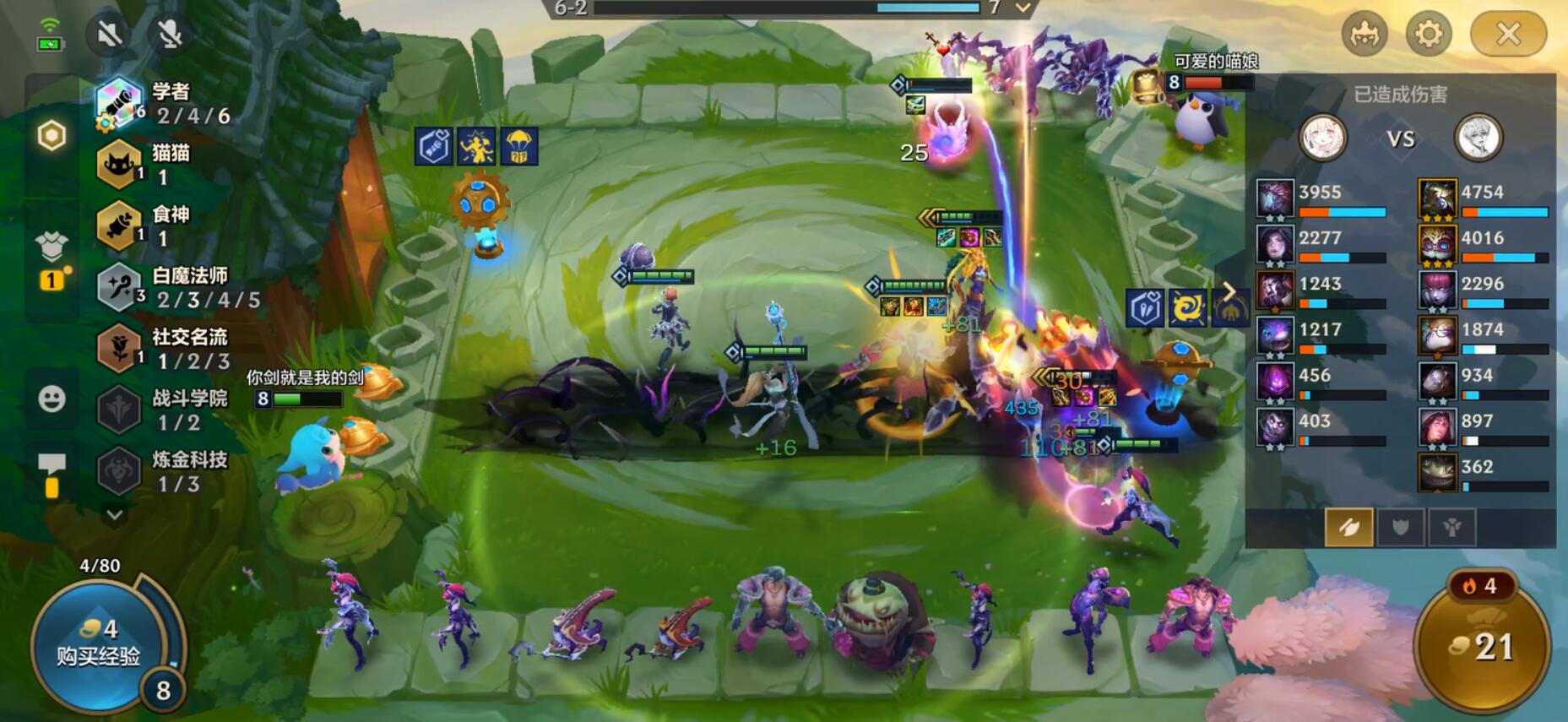1568x722 pixels.
Task: Close the game view with the X button
Action: pyautogui.click(x=1508, y=34)
